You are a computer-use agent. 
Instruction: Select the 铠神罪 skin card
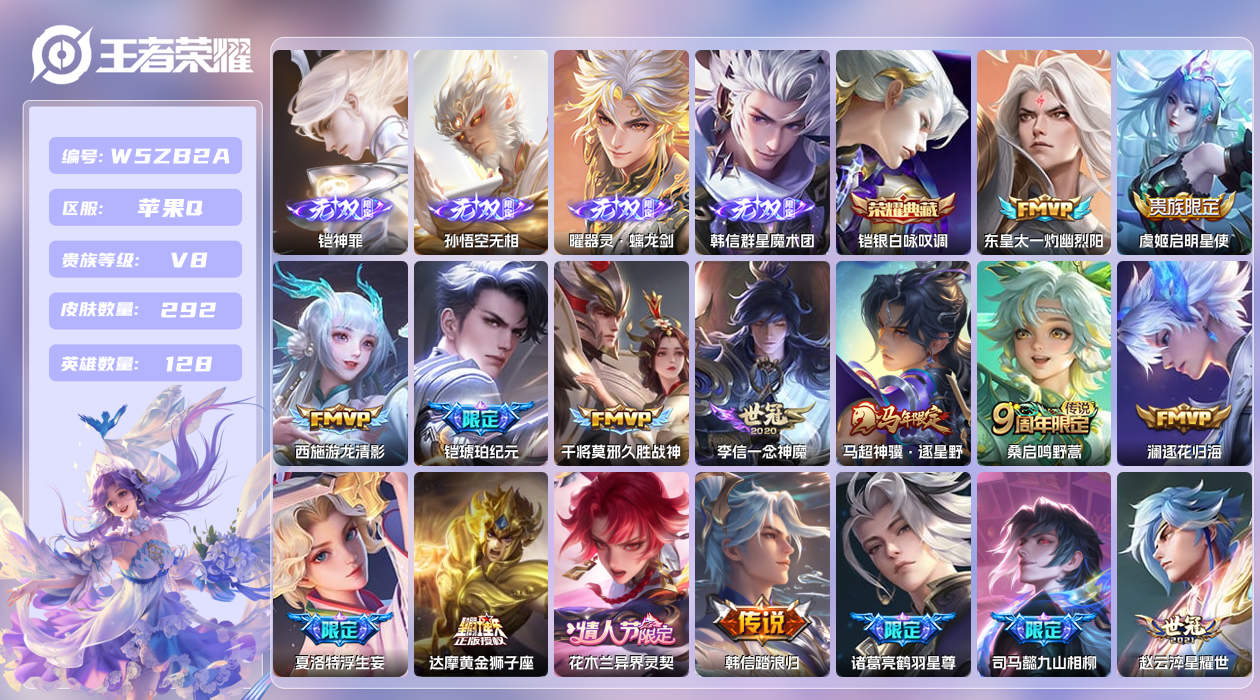point(340,152)
